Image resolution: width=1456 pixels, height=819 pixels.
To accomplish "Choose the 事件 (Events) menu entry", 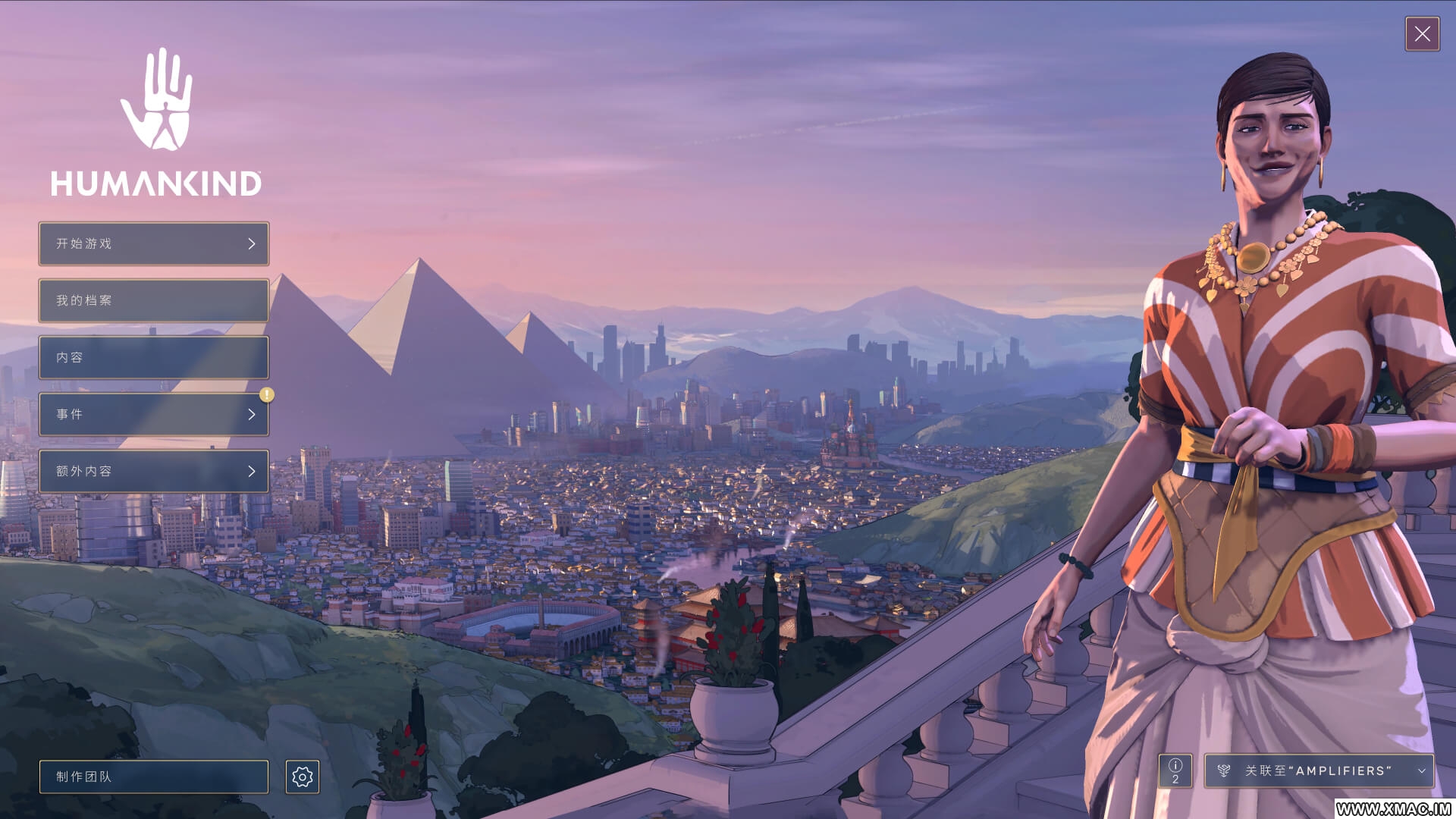I will pyautogui.click(x=154, y=414).
